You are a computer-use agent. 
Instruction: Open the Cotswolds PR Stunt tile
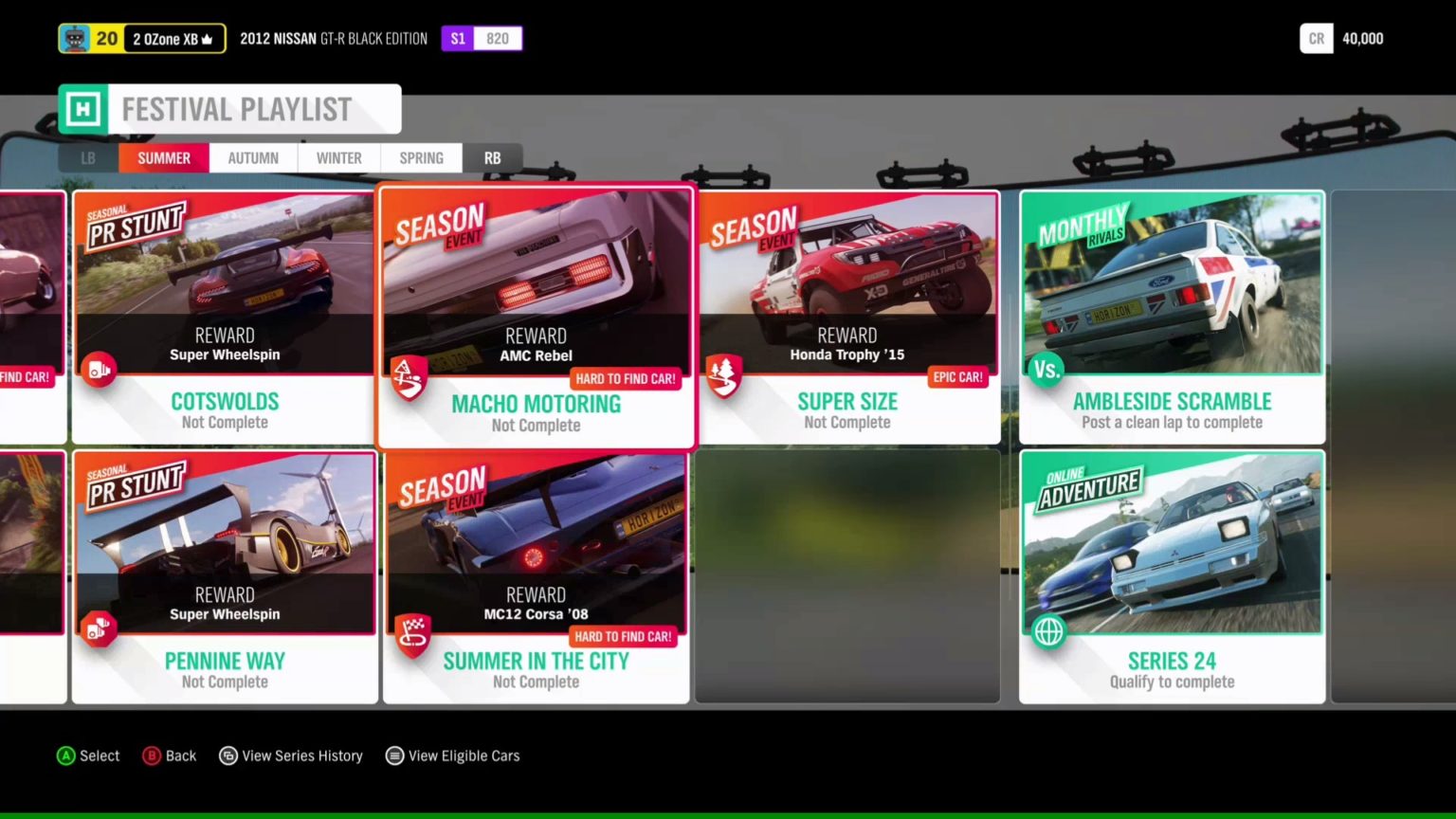[225, 318]
